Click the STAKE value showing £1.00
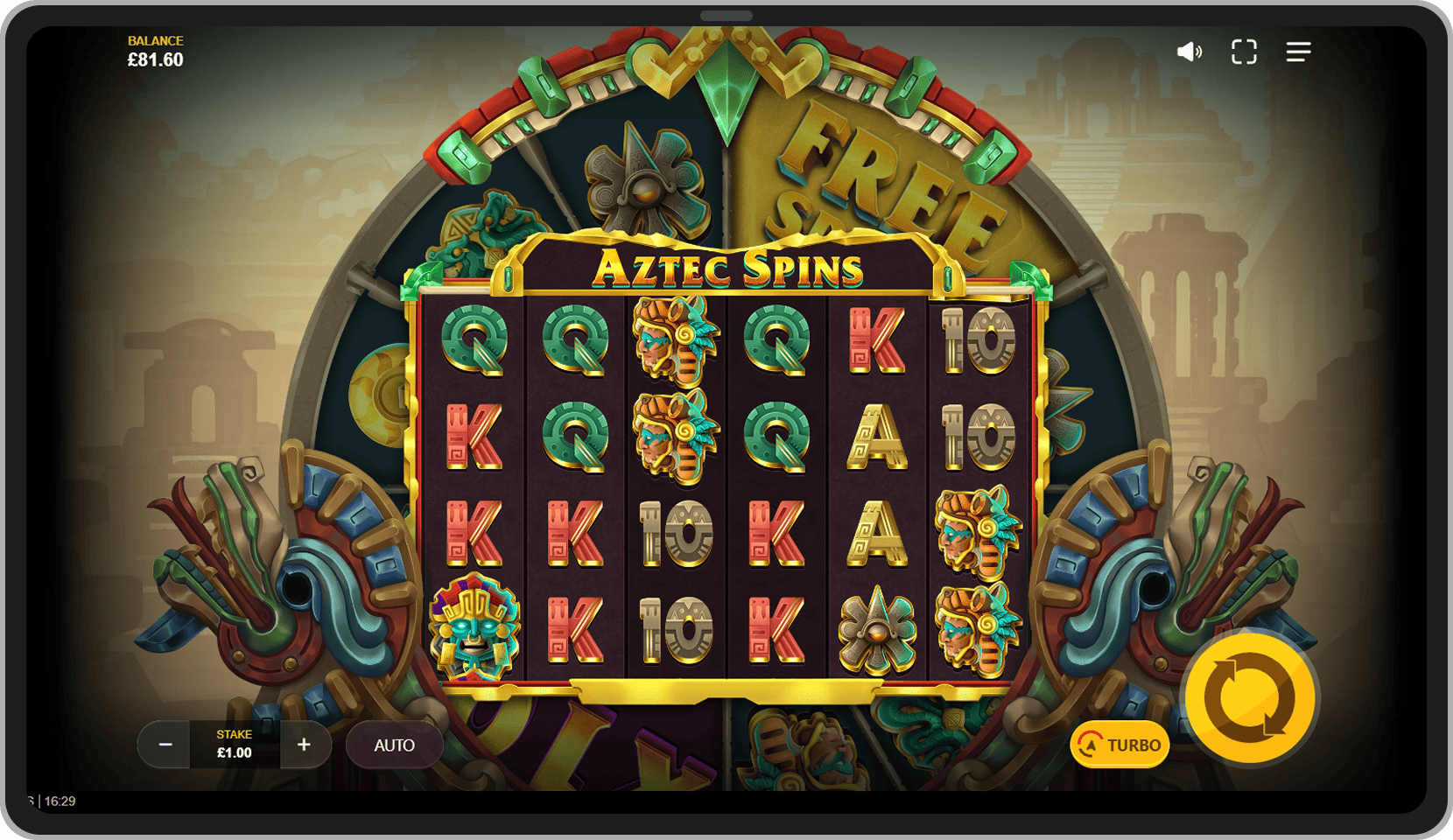Viewport: 1453px width, 840px height. point(234,750)
